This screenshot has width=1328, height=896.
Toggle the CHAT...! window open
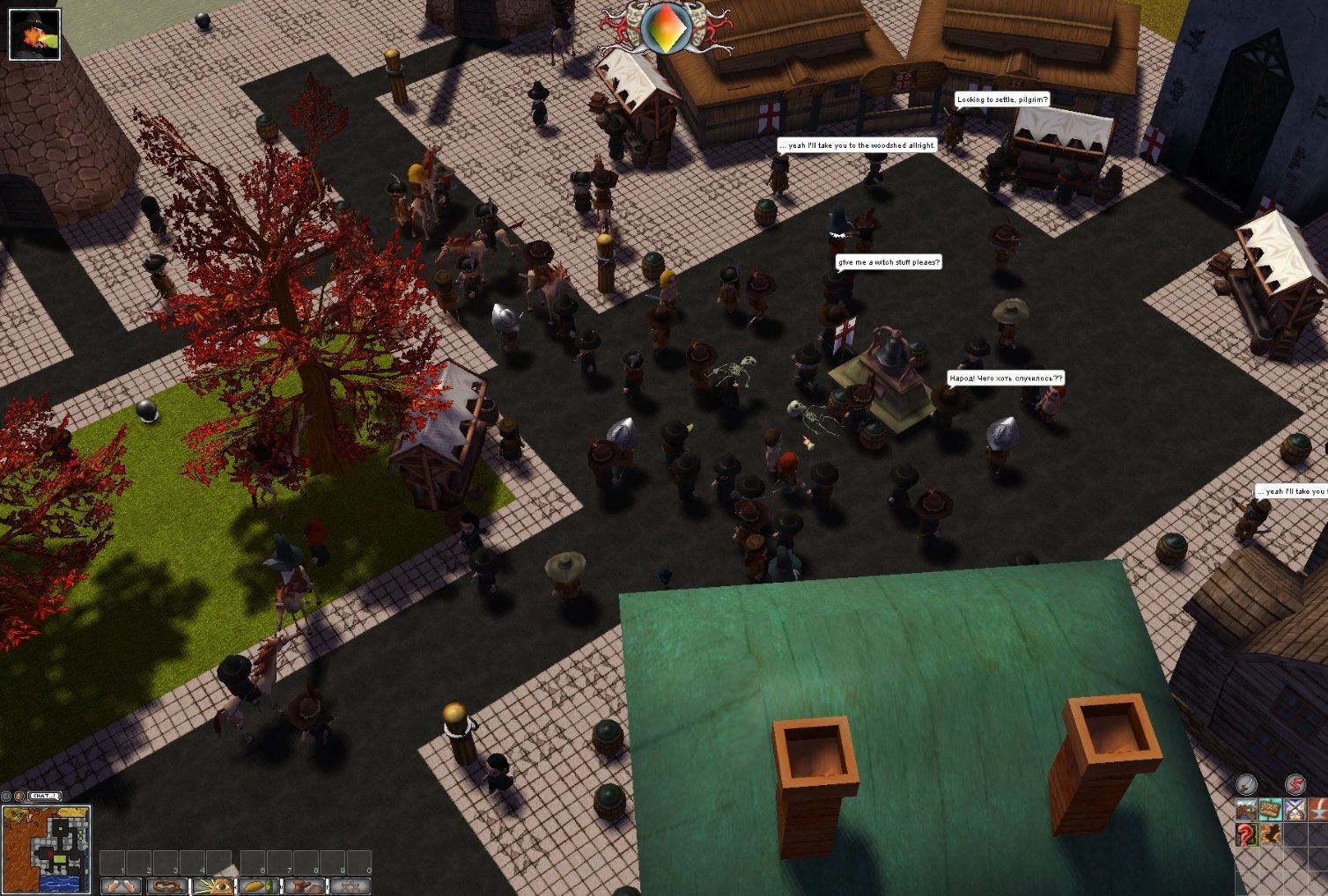click(x=44, y=795)
